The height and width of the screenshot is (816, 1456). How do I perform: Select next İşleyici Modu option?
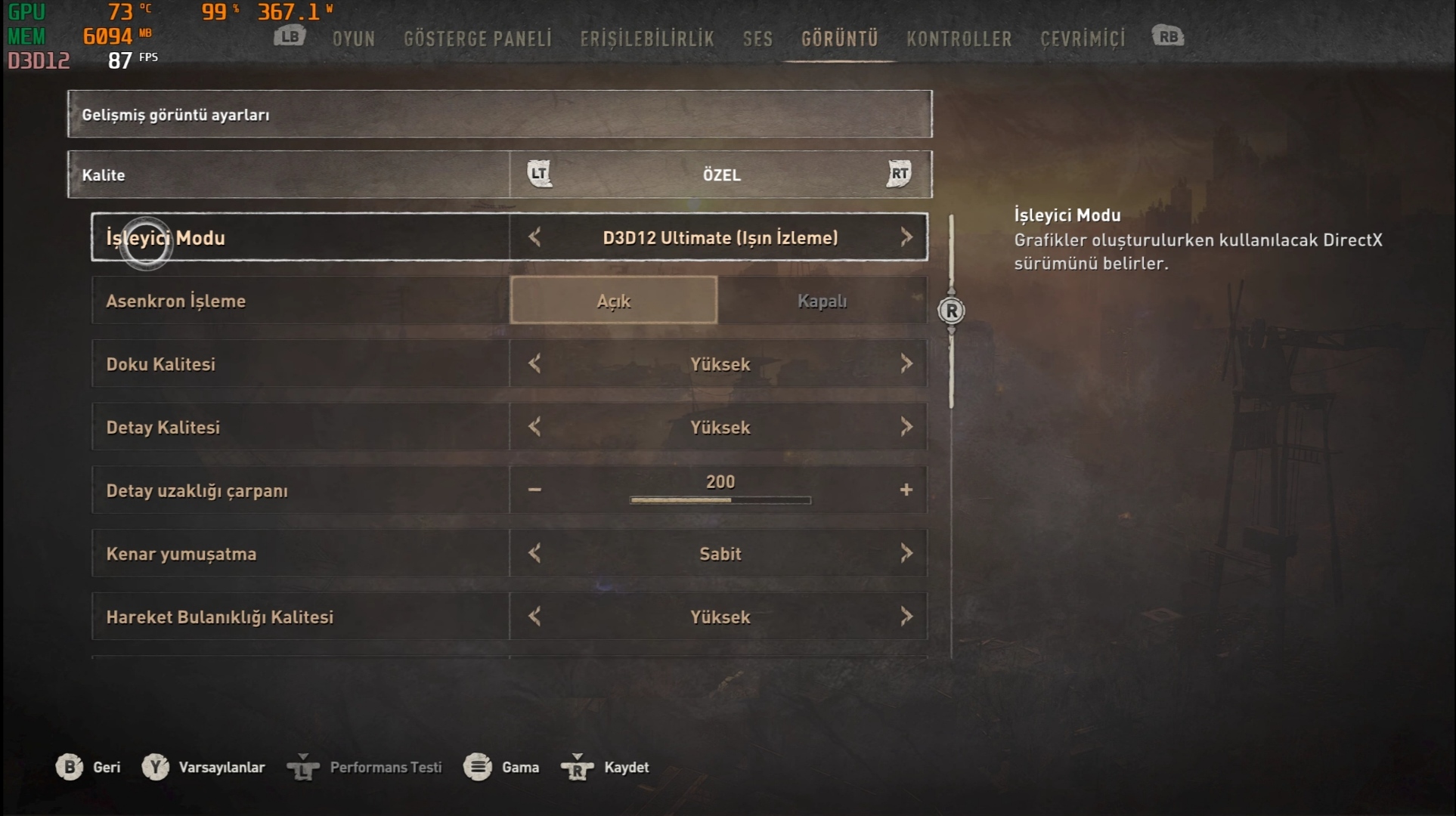[x=906, y=237]
